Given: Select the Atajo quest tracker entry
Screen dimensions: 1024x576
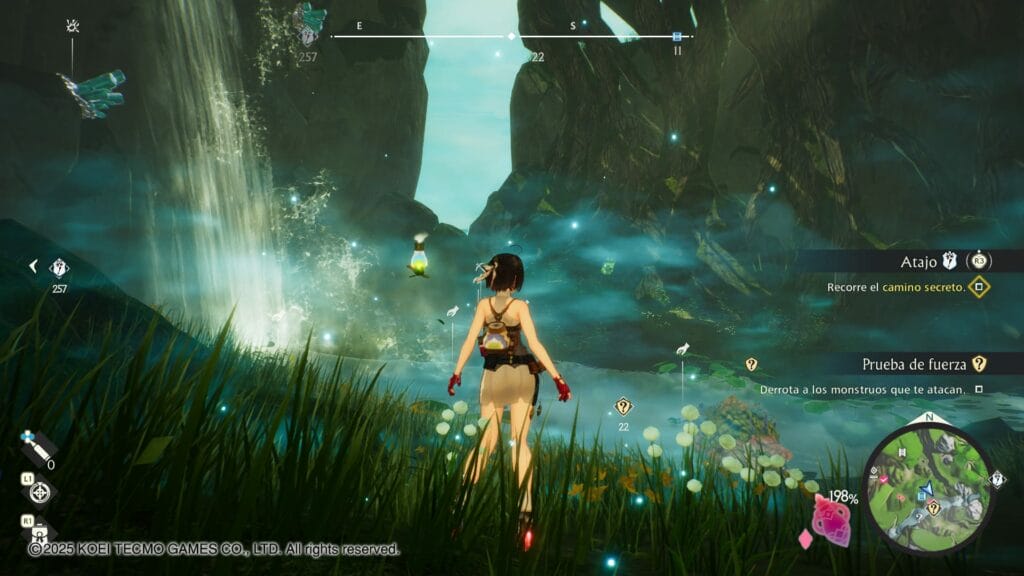Looking at the screenshot, I should pos(920,262).
